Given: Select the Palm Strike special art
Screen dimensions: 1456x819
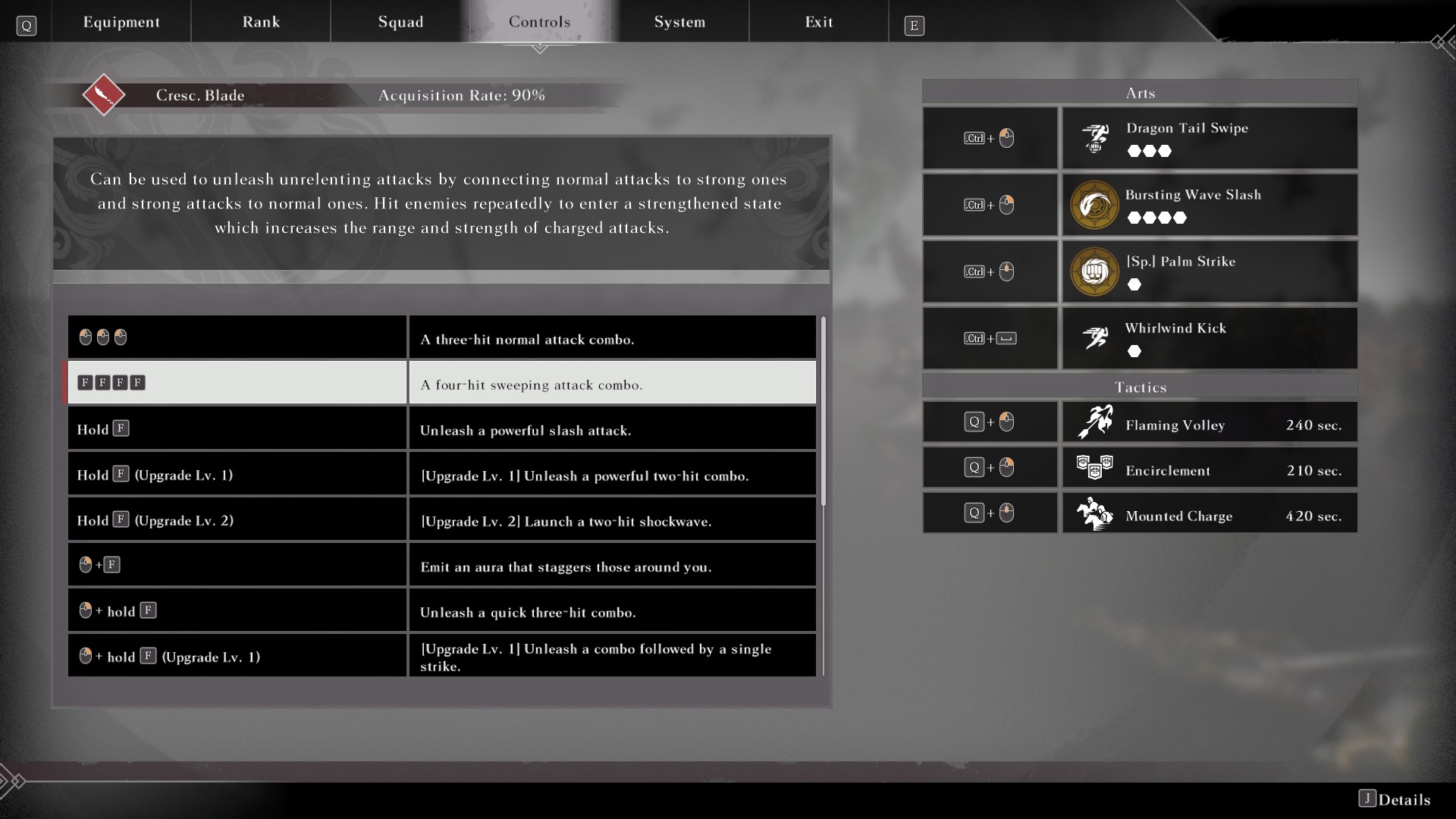Looking at the screenshot, I should (1209, 271).
